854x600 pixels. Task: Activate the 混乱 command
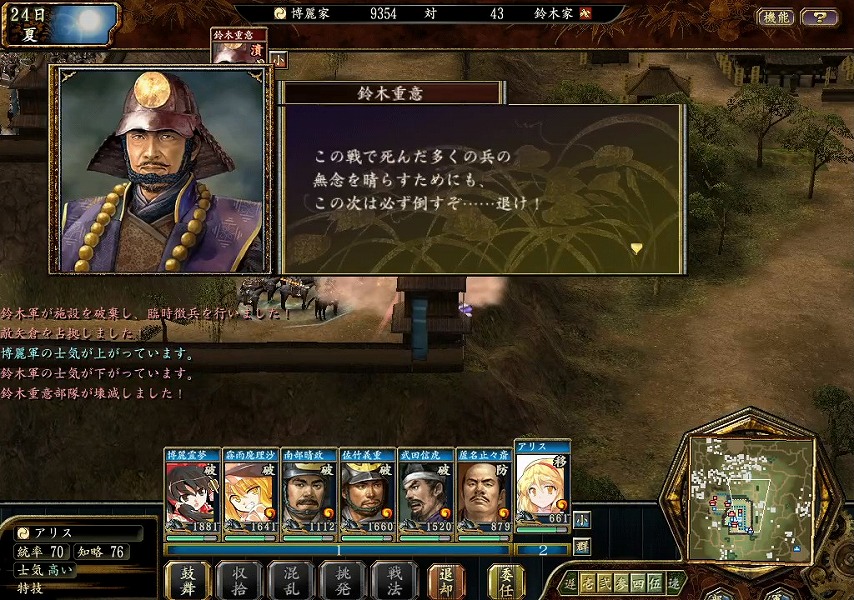[x=291, y=579]
